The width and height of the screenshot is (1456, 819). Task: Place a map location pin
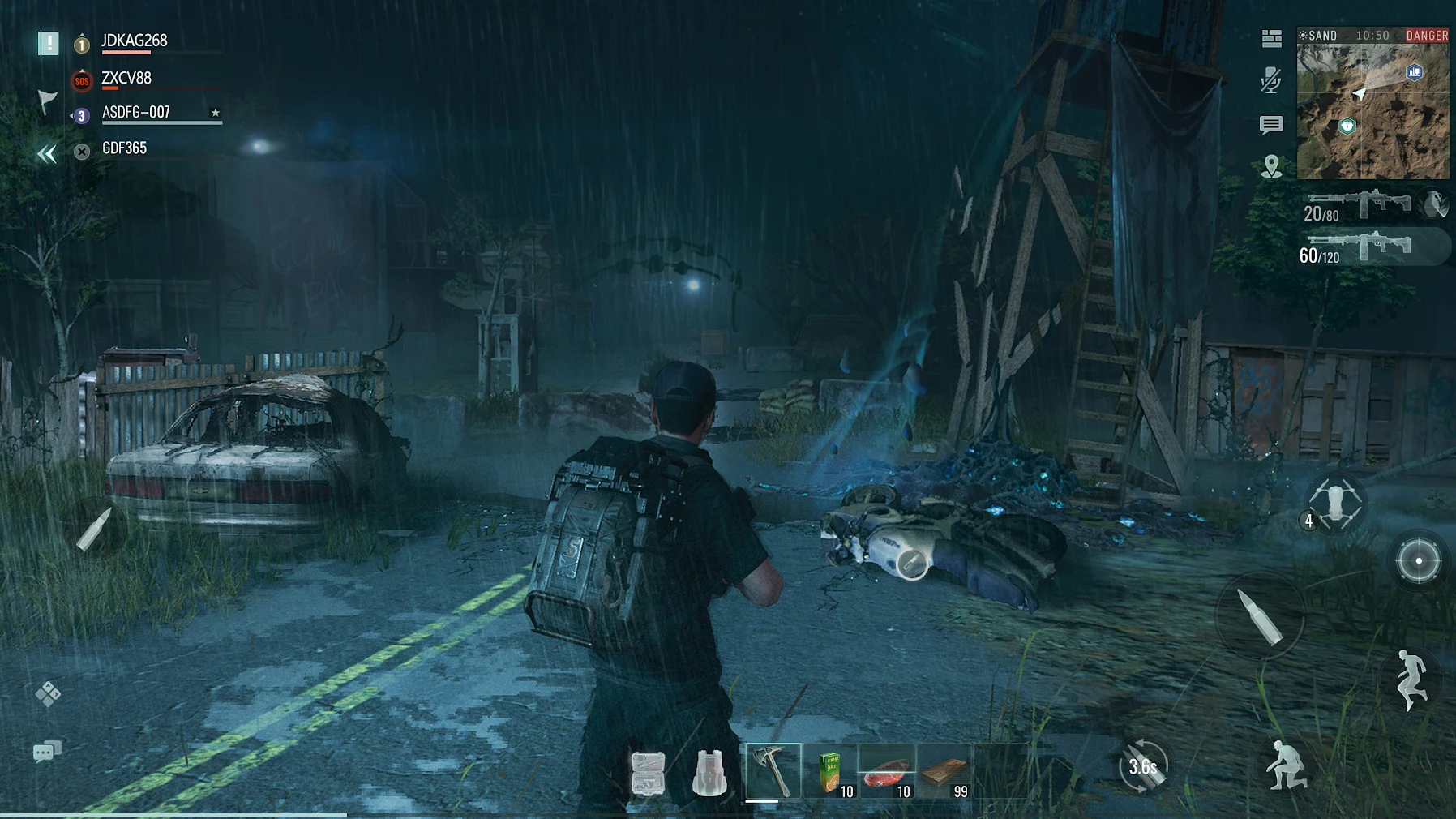click(1271, 167)
